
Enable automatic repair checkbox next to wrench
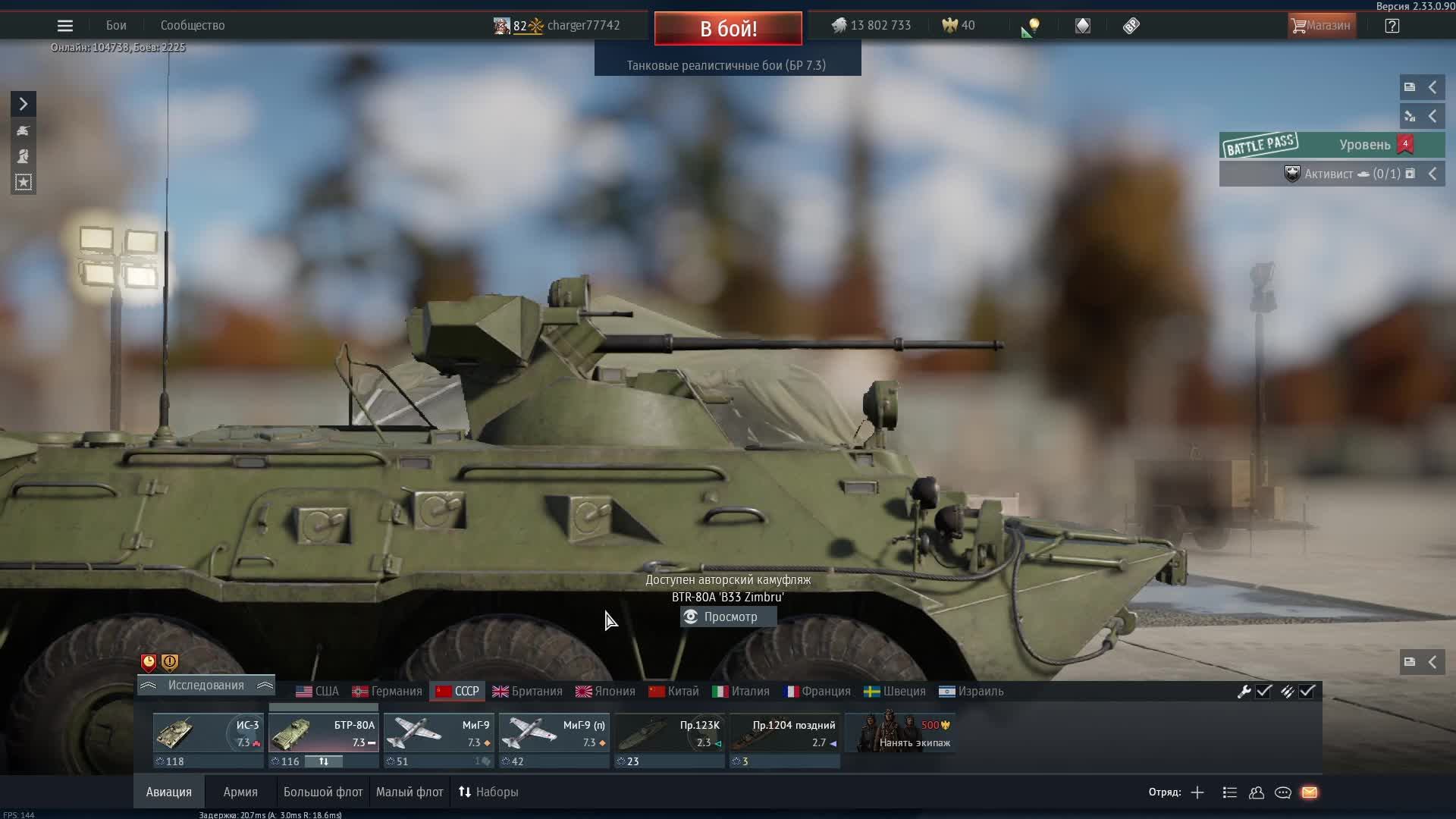click(1263, 691)
